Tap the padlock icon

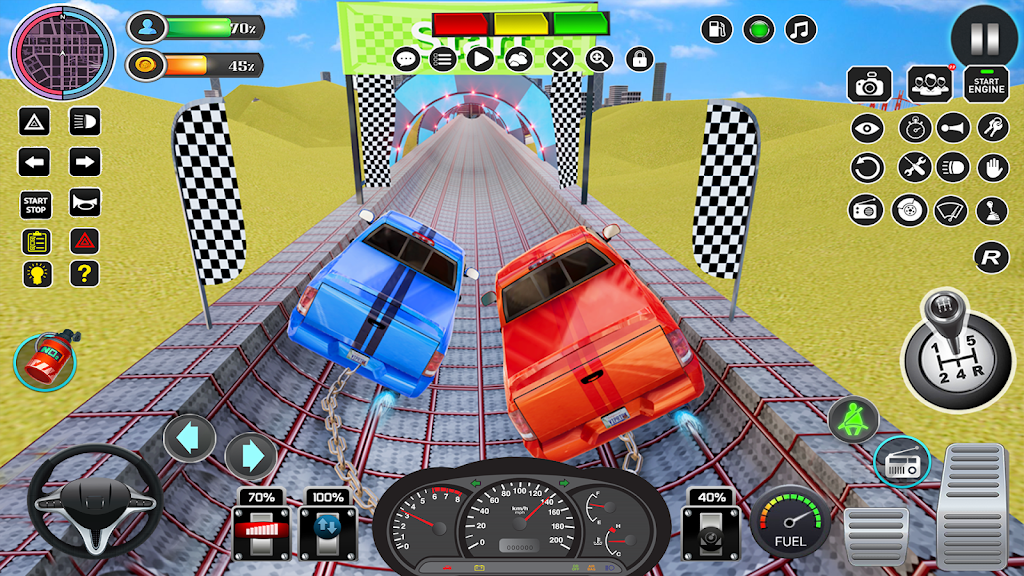click(x=640, y=59)
